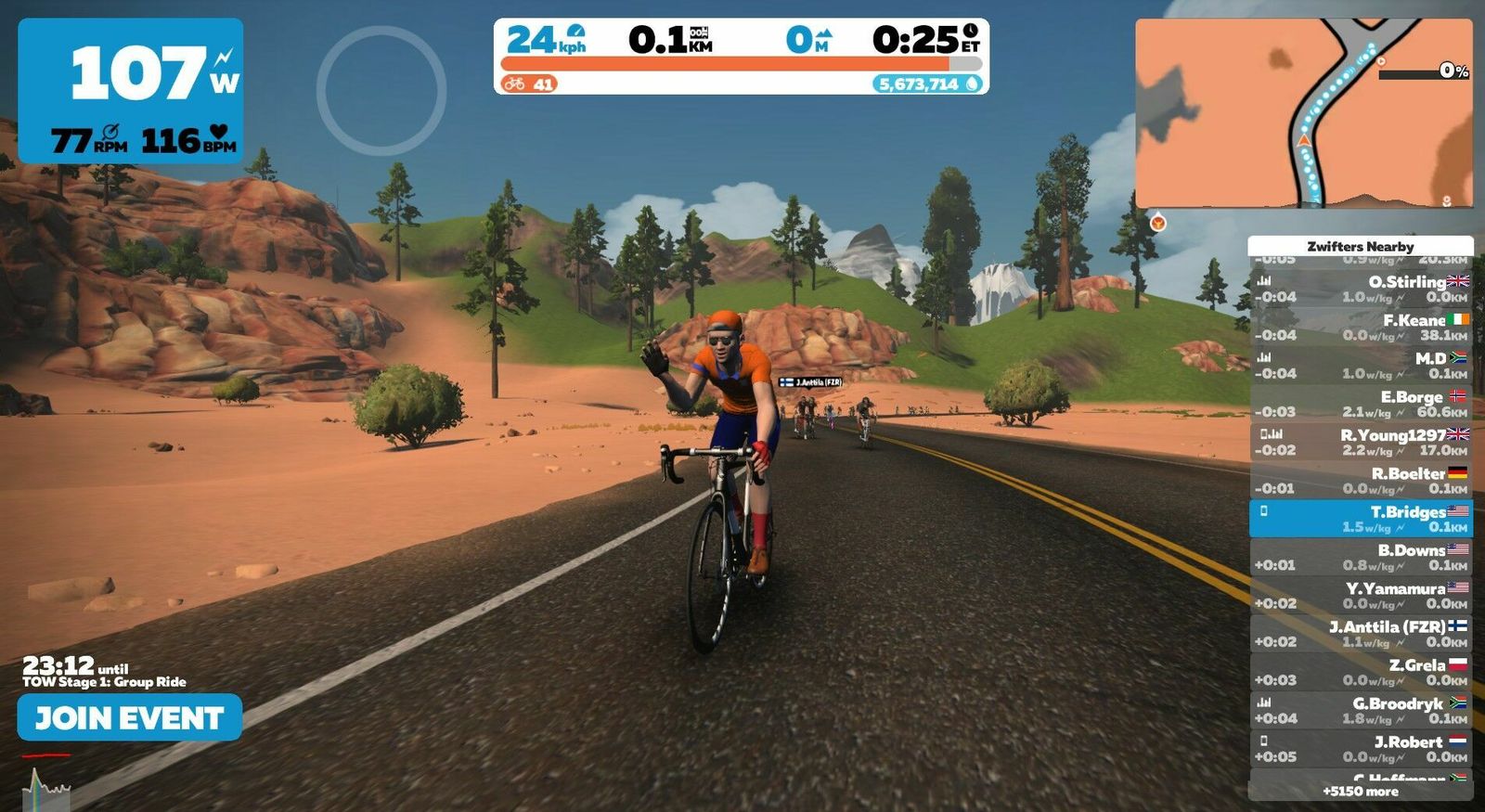Click the empty power-up ring
The height and width of the screenshot is (812, 1485).
[381, 90]
